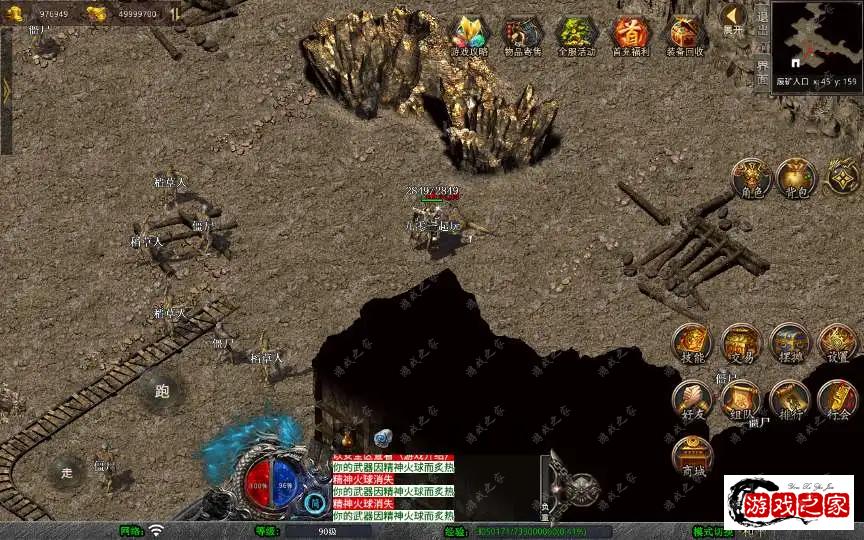Screen dimensions: 864x540
Task: Open the 设置 settings menu
Action: (837, 344)
